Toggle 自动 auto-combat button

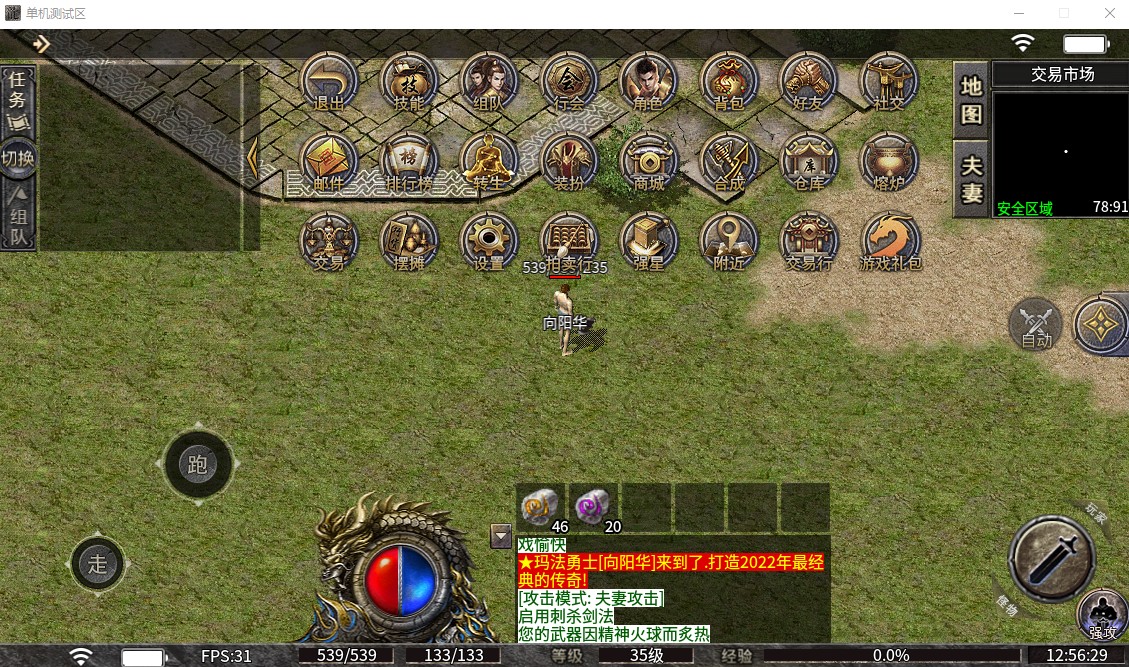[1036, 324]
